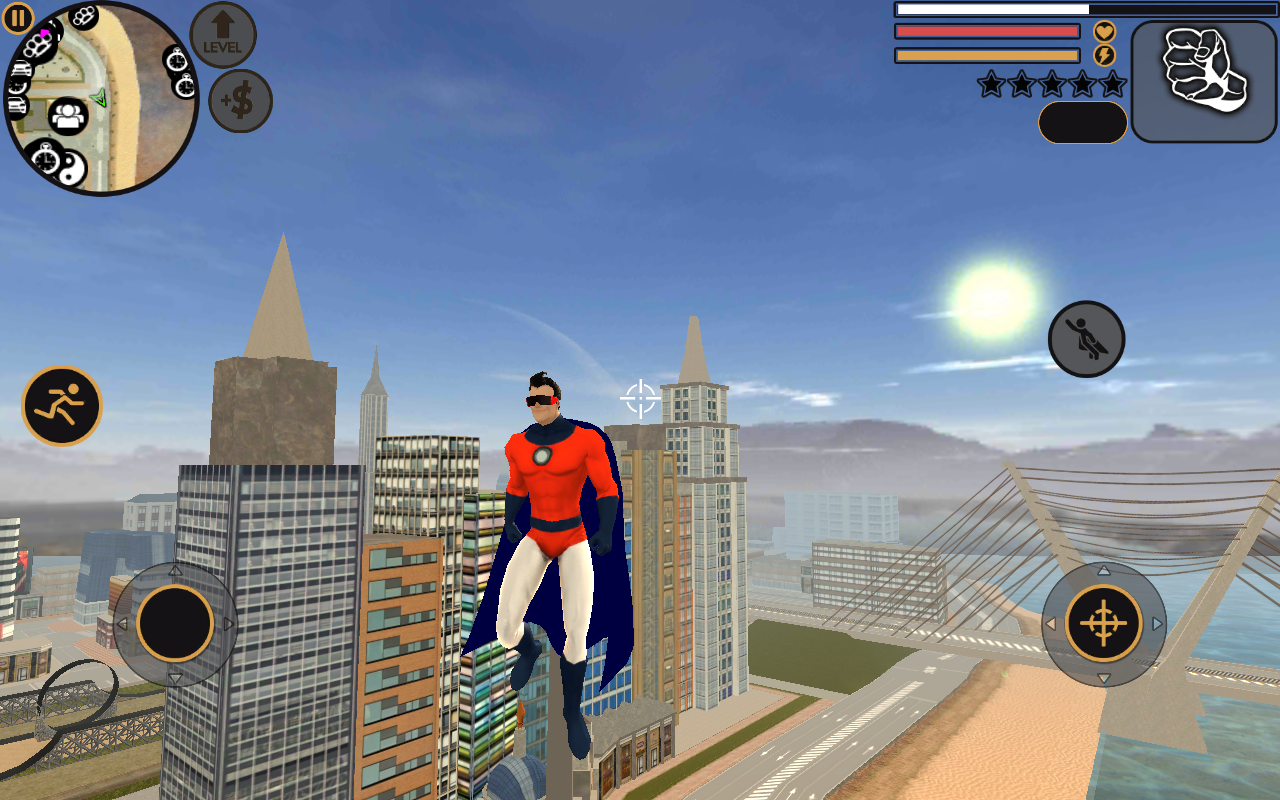1280x800 pixels.
Task: Toggle flight with the superhero button
Action: pos(1087,339)
